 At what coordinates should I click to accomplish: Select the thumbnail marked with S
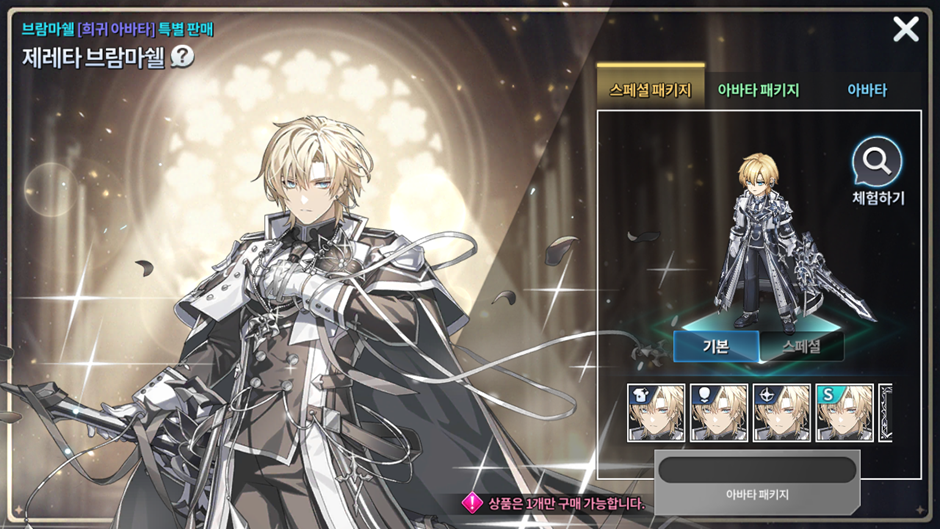pyautogui.click(x=844, y=412)
